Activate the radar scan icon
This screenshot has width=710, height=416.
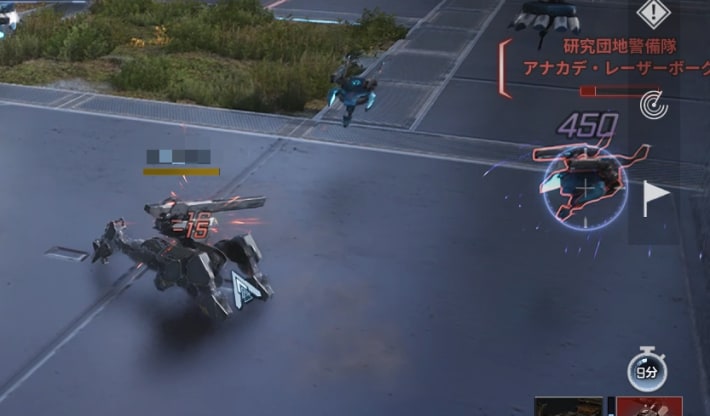pos(654,102)
